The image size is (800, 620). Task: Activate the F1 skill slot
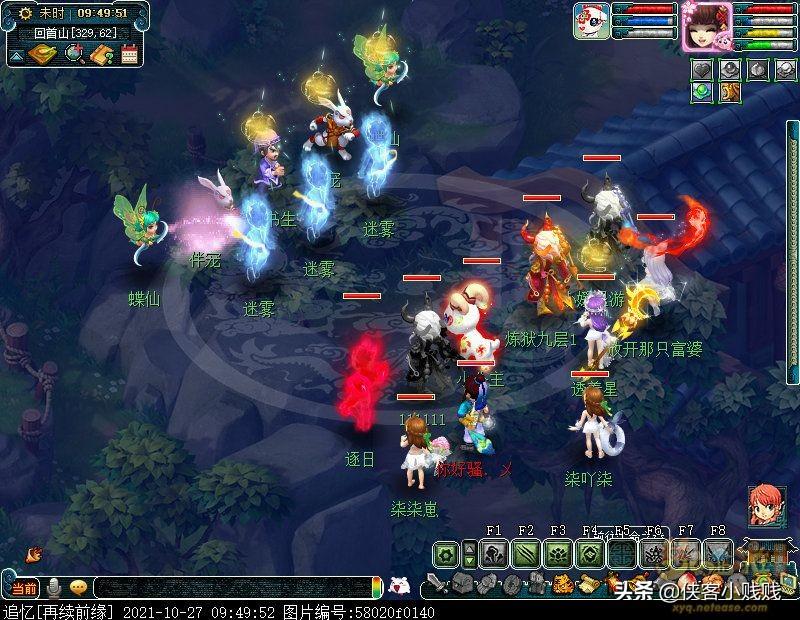pos(494,554)
